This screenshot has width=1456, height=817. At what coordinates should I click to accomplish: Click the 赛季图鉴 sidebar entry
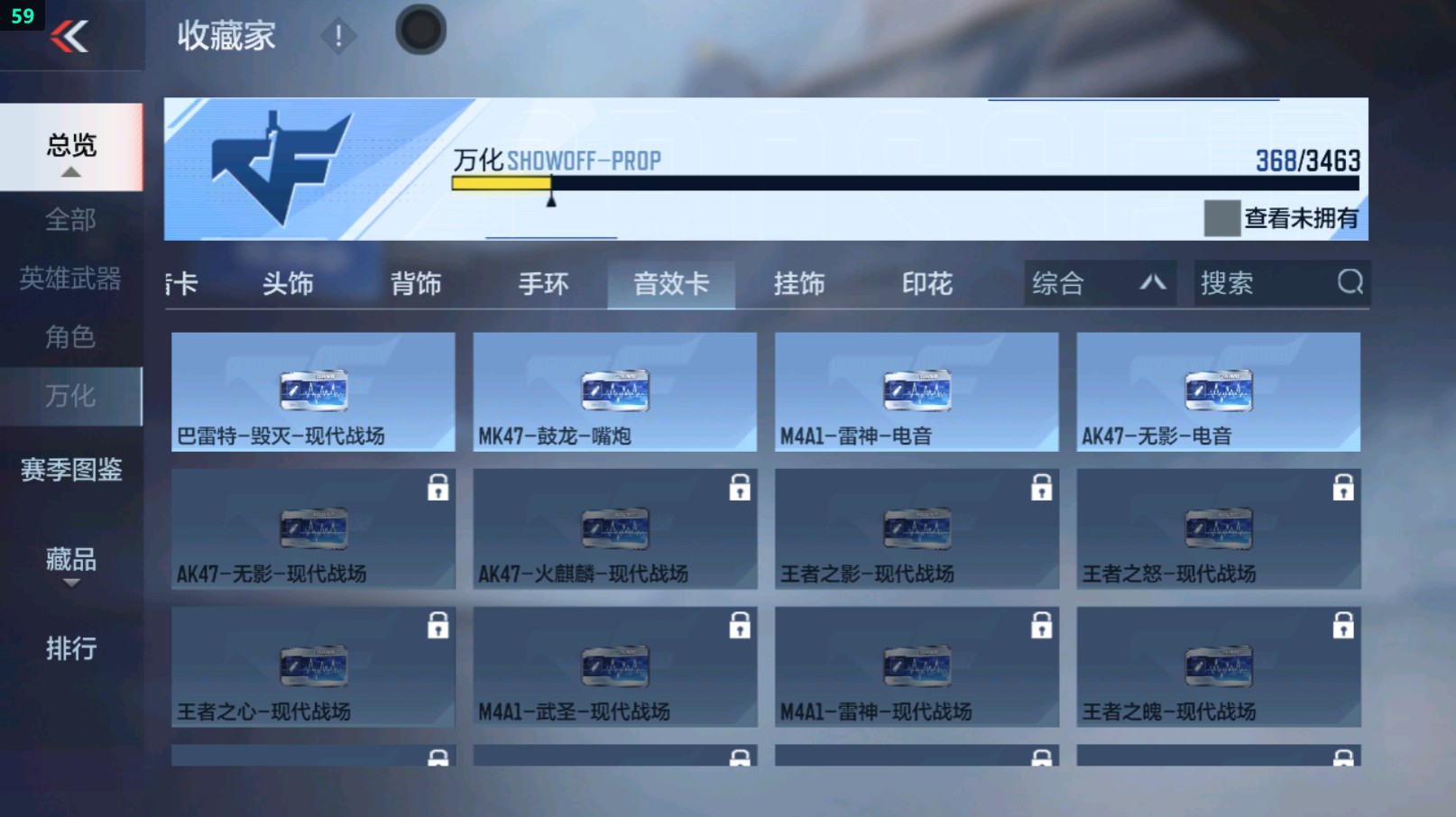point(71,471)
